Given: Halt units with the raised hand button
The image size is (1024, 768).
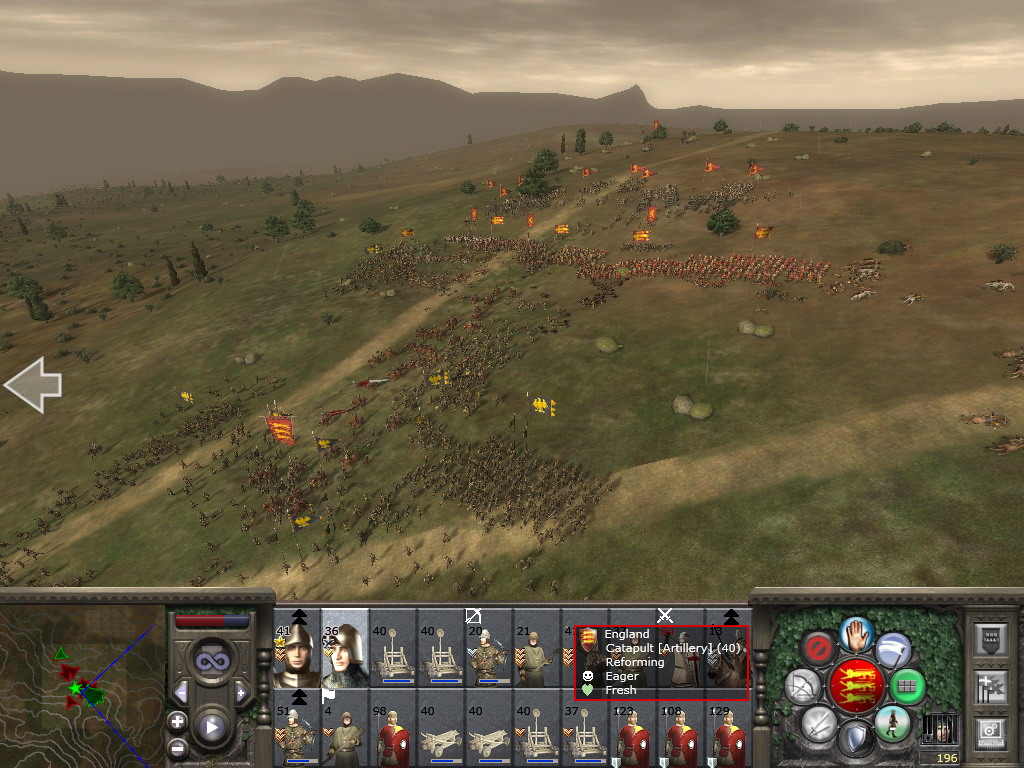Looking at the screenshot, I should pos(855,634).
